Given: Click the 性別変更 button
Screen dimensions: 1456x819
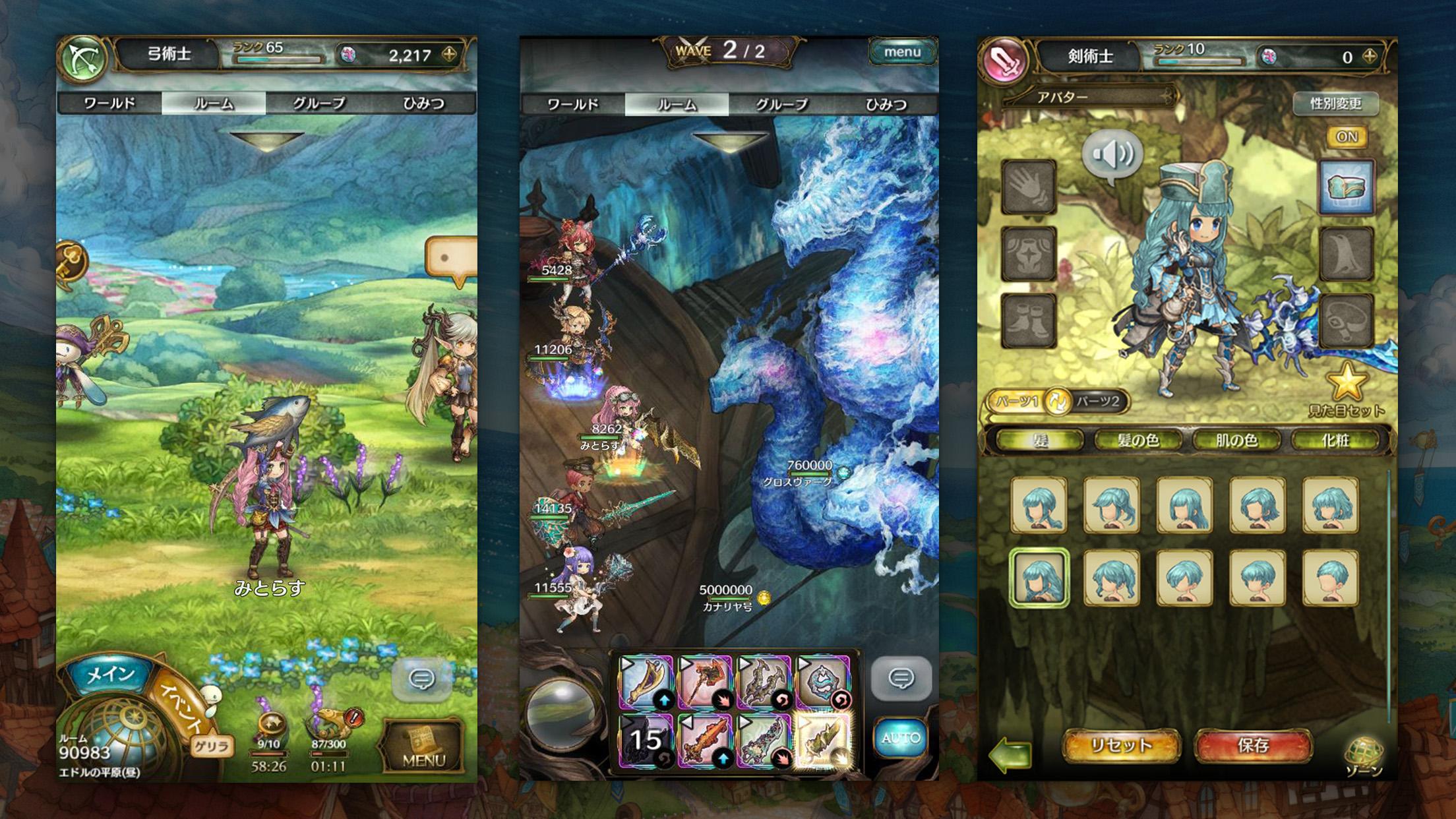Looking at the screenshot, I should (1335, 104).
